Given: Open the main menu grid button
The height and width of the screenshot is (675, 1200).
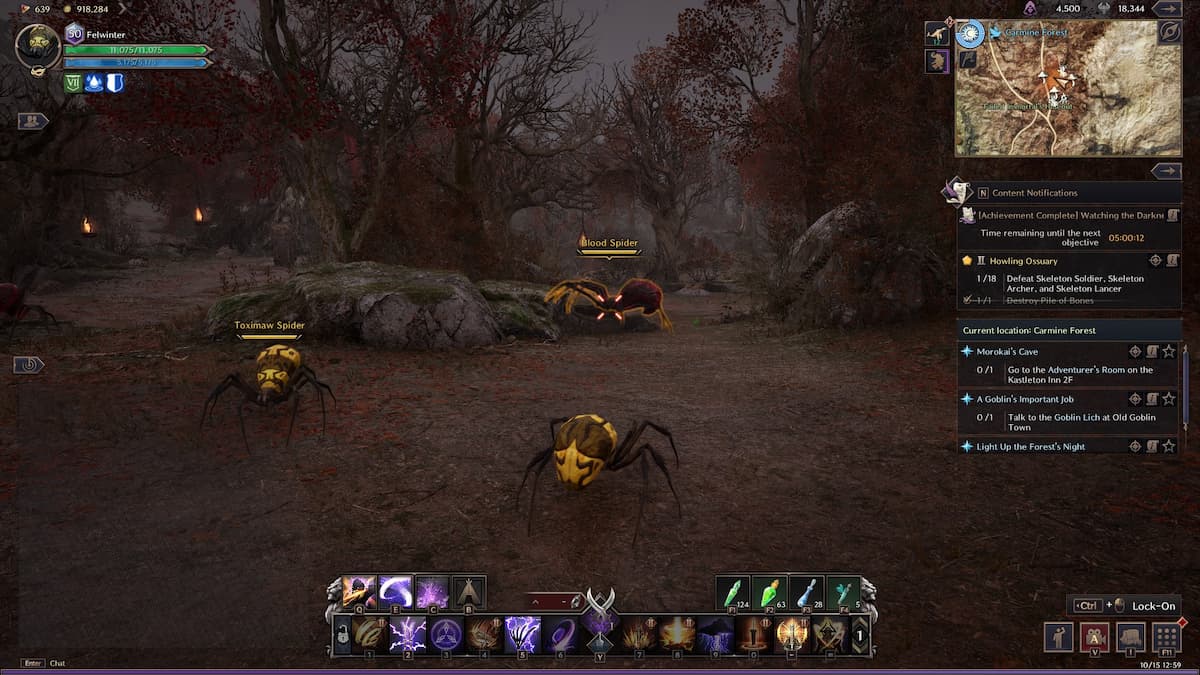Looking at the screenshot, I should tap(1166, 637).
